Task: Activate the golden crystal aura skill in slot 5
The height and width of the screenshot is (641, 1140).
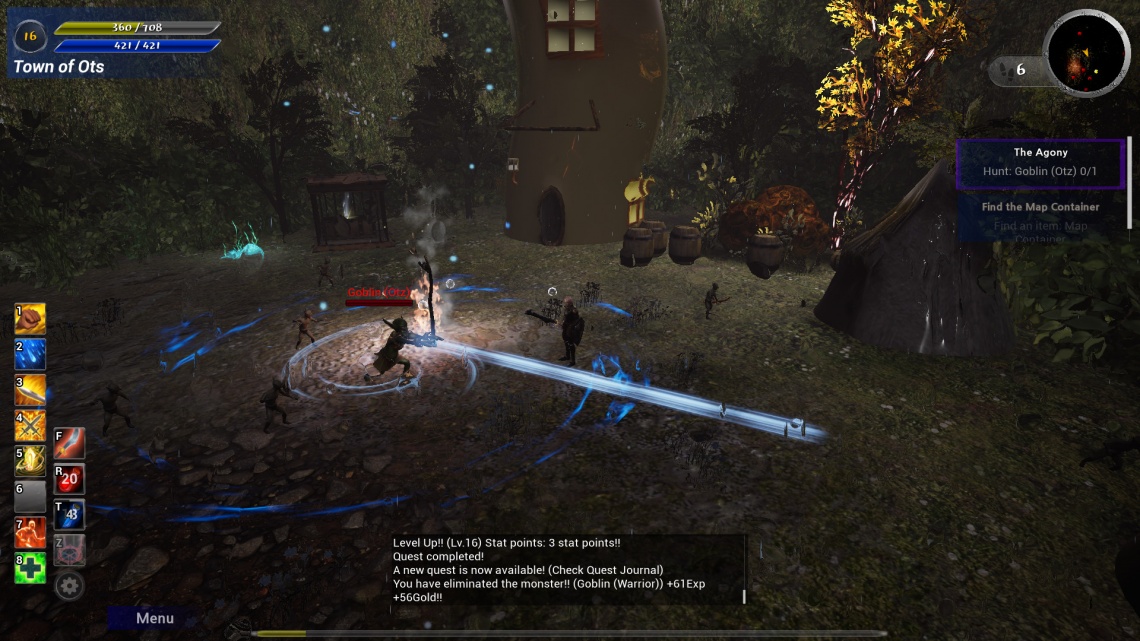Action: [30, 461]
